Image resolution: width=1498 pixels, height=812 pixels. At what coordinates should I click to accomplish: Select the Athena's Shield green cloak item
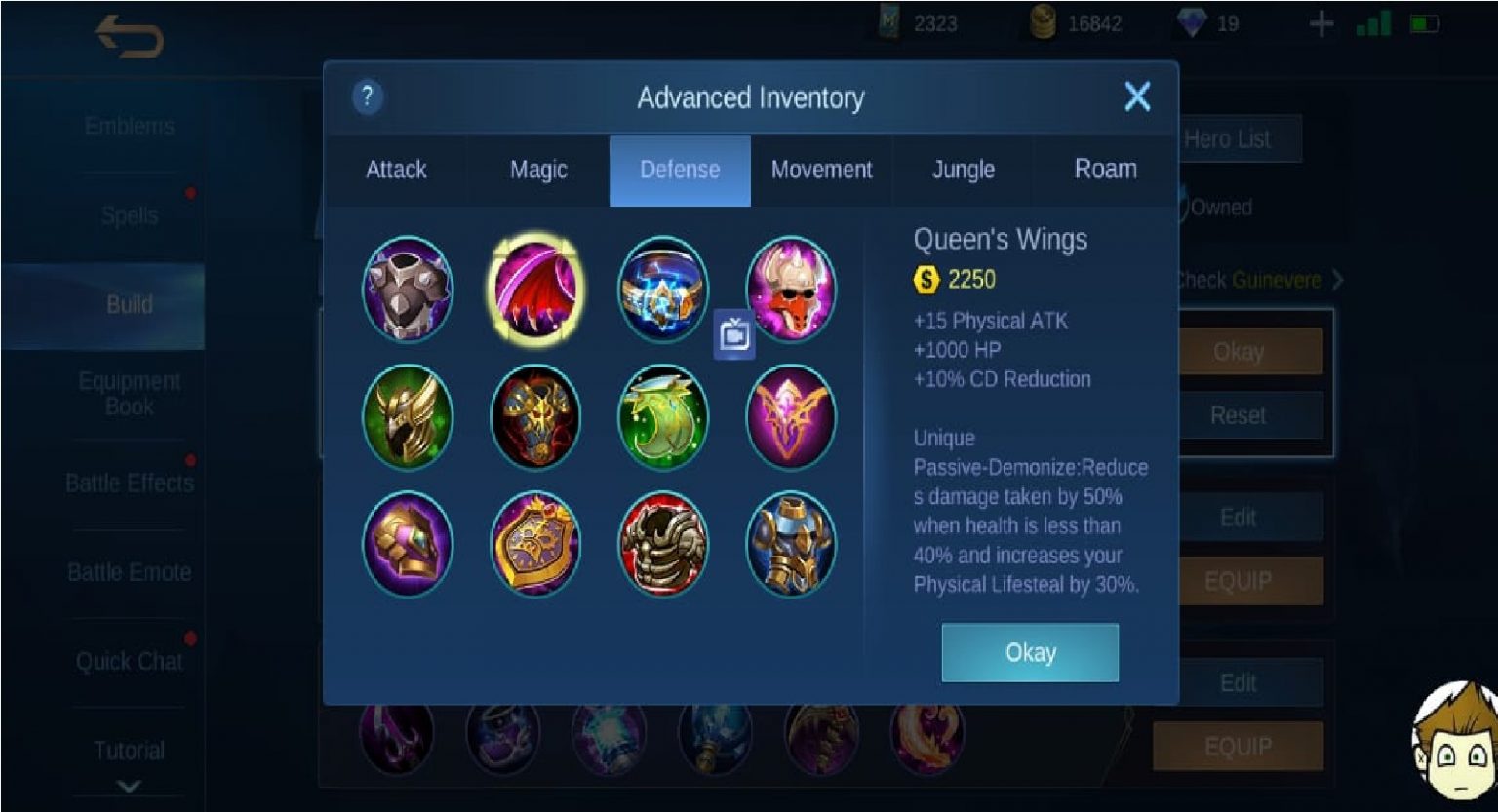(663, 416)
